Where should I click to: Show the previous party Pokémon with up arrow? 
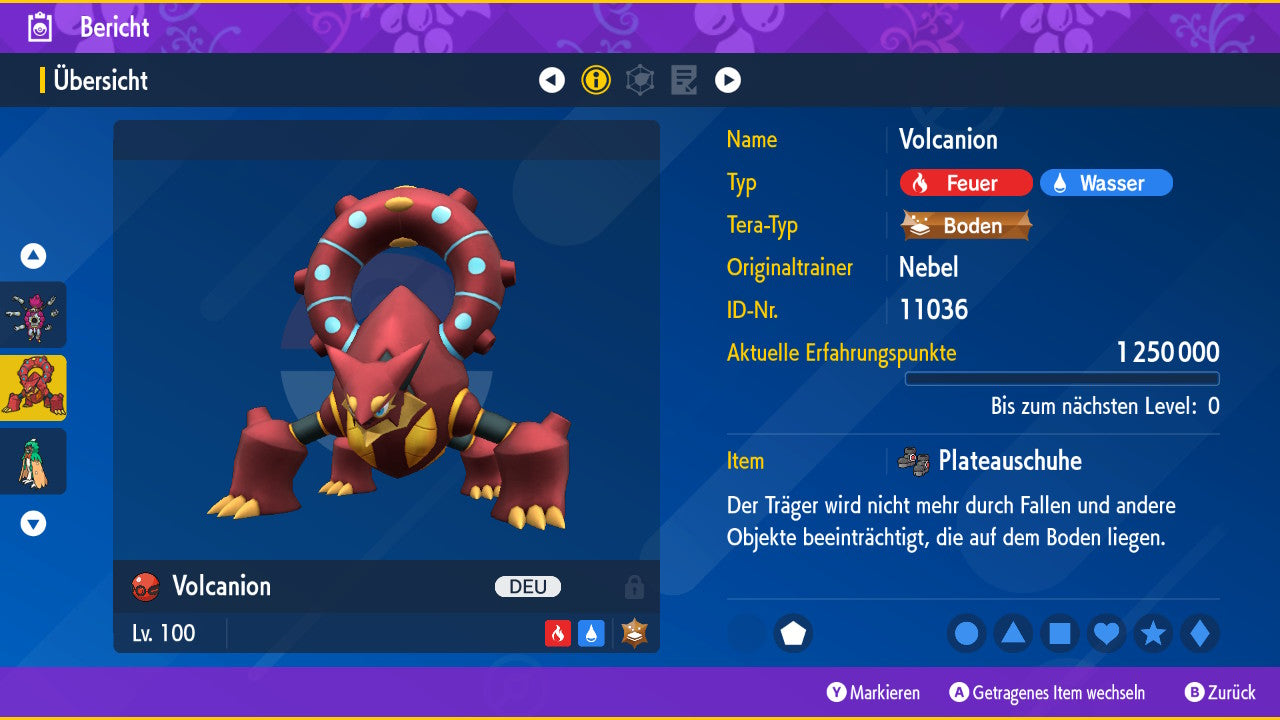tap(33, 256)
